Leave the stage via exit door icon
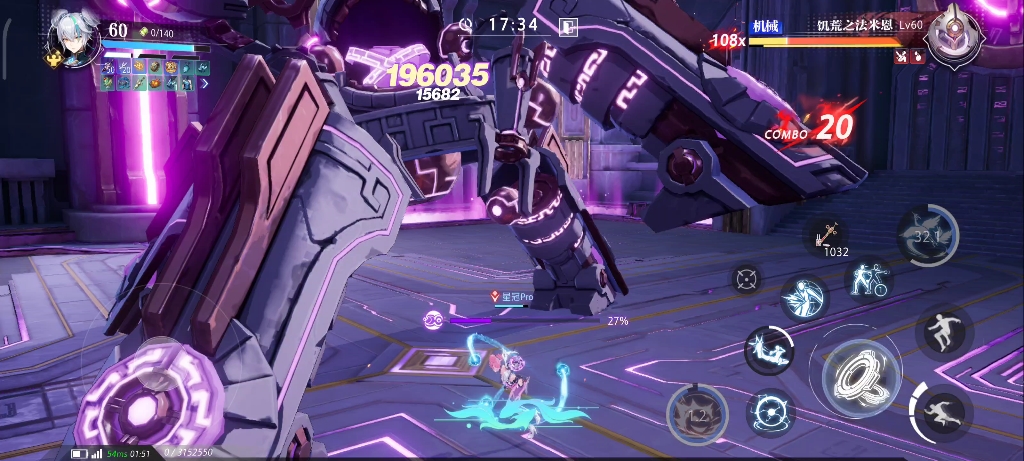1024x461 pixels. (x=569, y=27)
